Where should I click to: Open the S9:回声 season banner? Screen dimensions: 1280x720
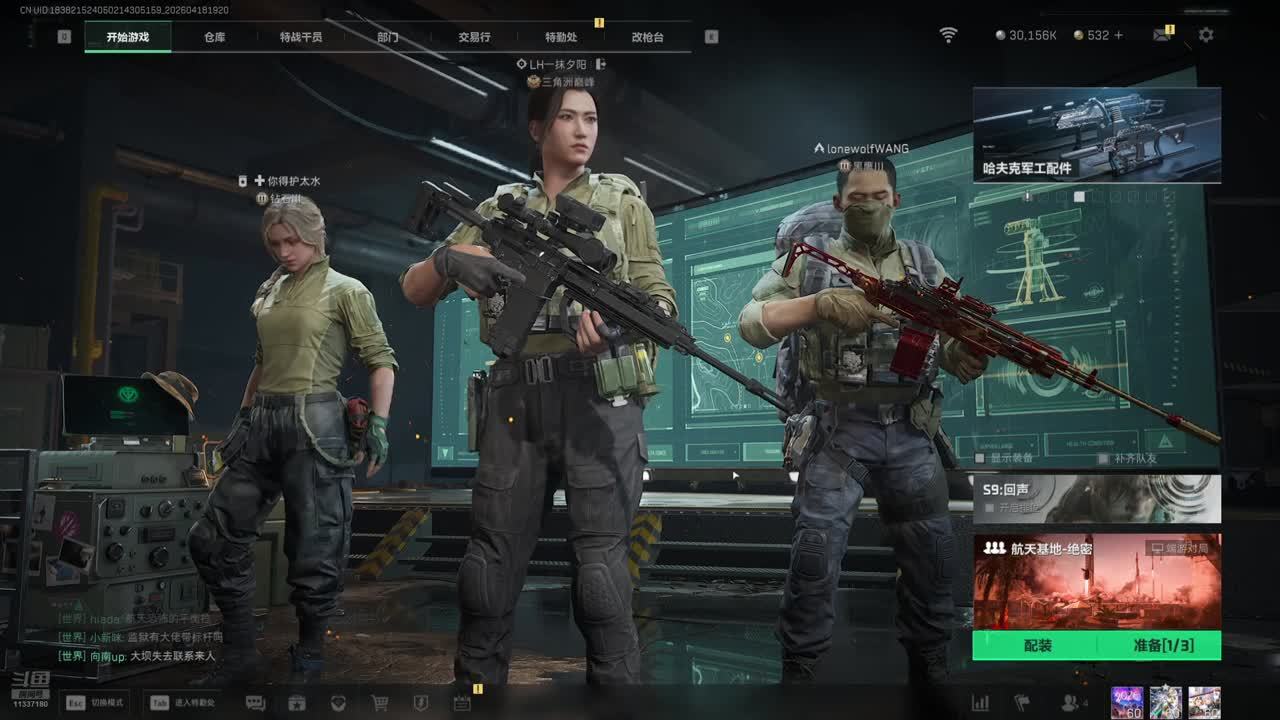tap(1096, 498)
